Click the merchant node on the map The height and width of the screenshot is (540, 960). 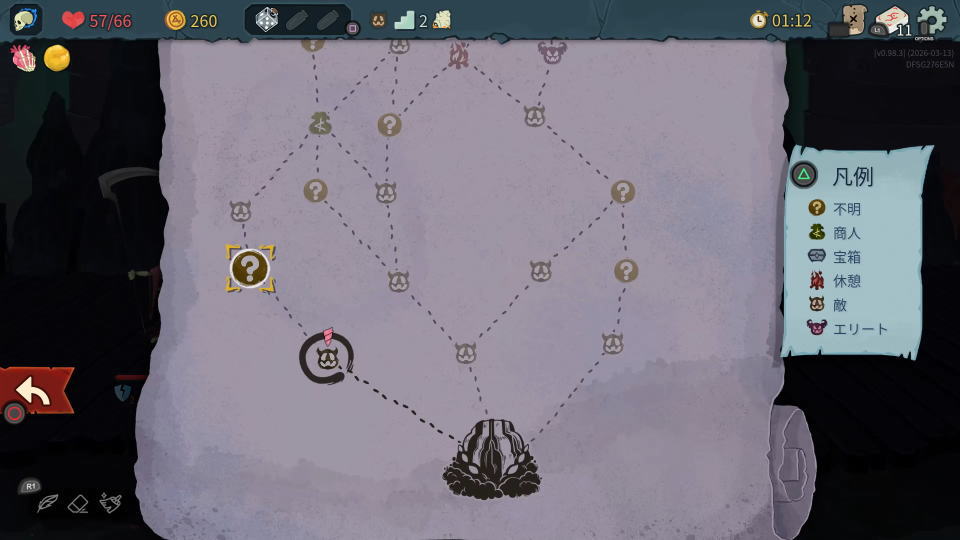point(320,123)
